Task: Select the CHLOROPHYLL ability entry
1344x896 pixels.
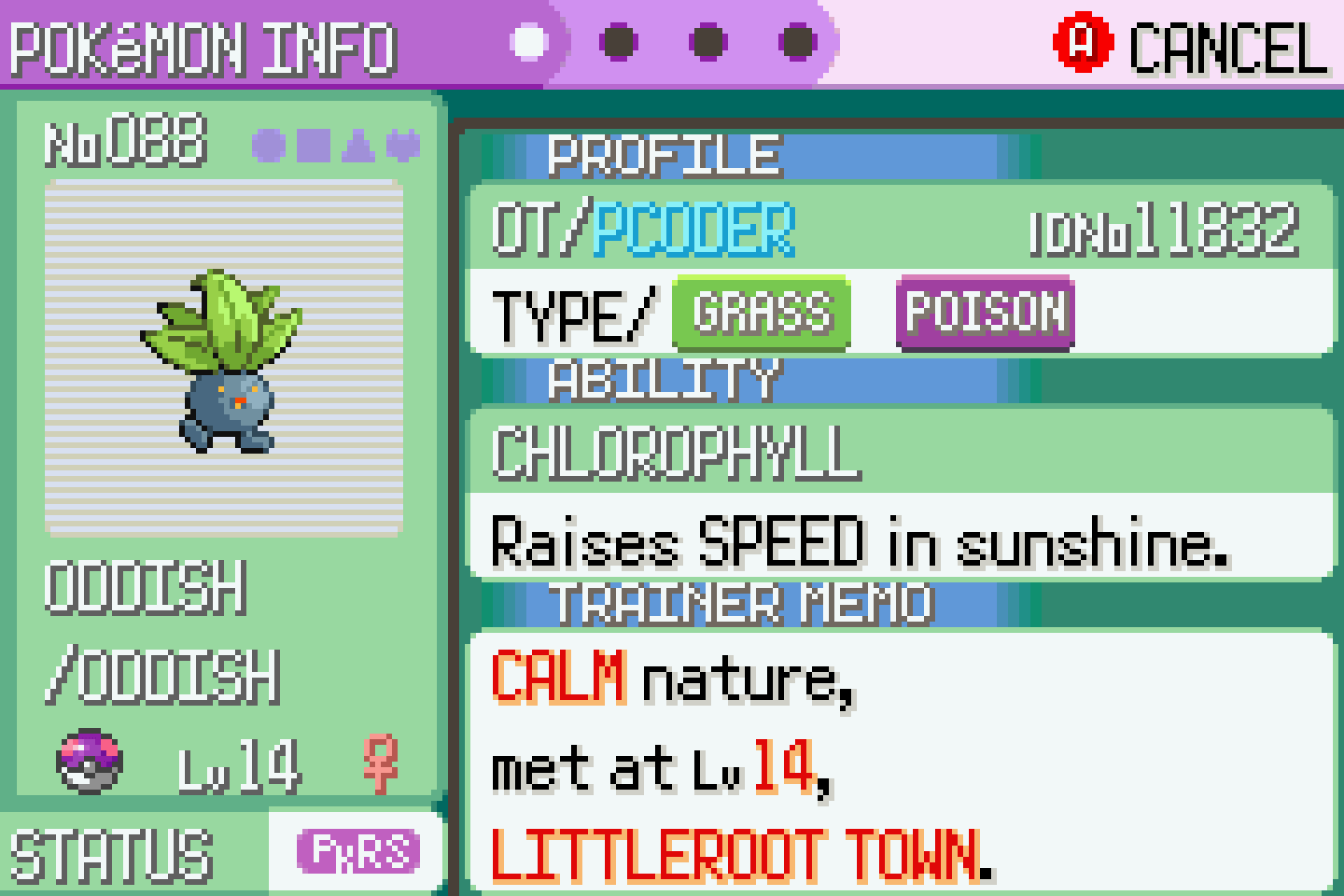Action: (x=676, y=453)
